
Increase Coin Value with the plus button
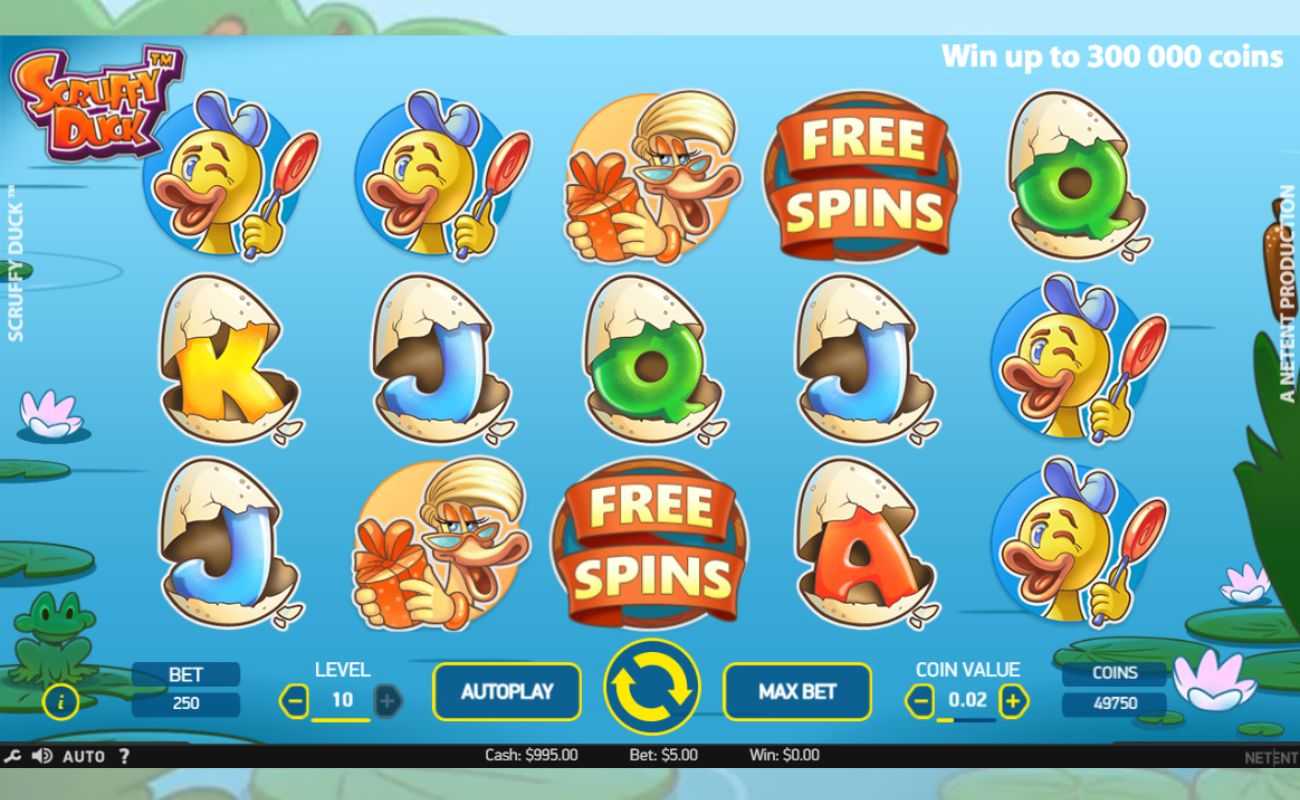[x=1012, y=702]
